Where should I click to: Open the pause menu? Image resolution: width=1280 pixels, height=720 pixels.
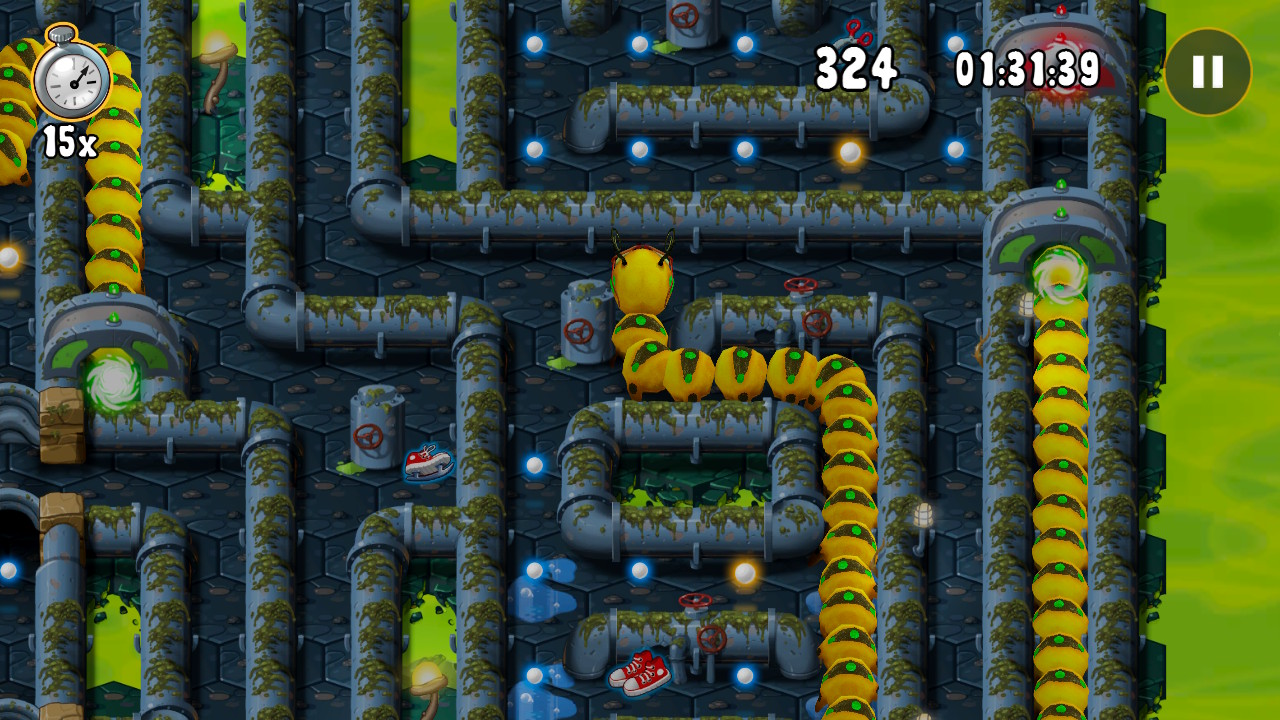(1207, 71)
